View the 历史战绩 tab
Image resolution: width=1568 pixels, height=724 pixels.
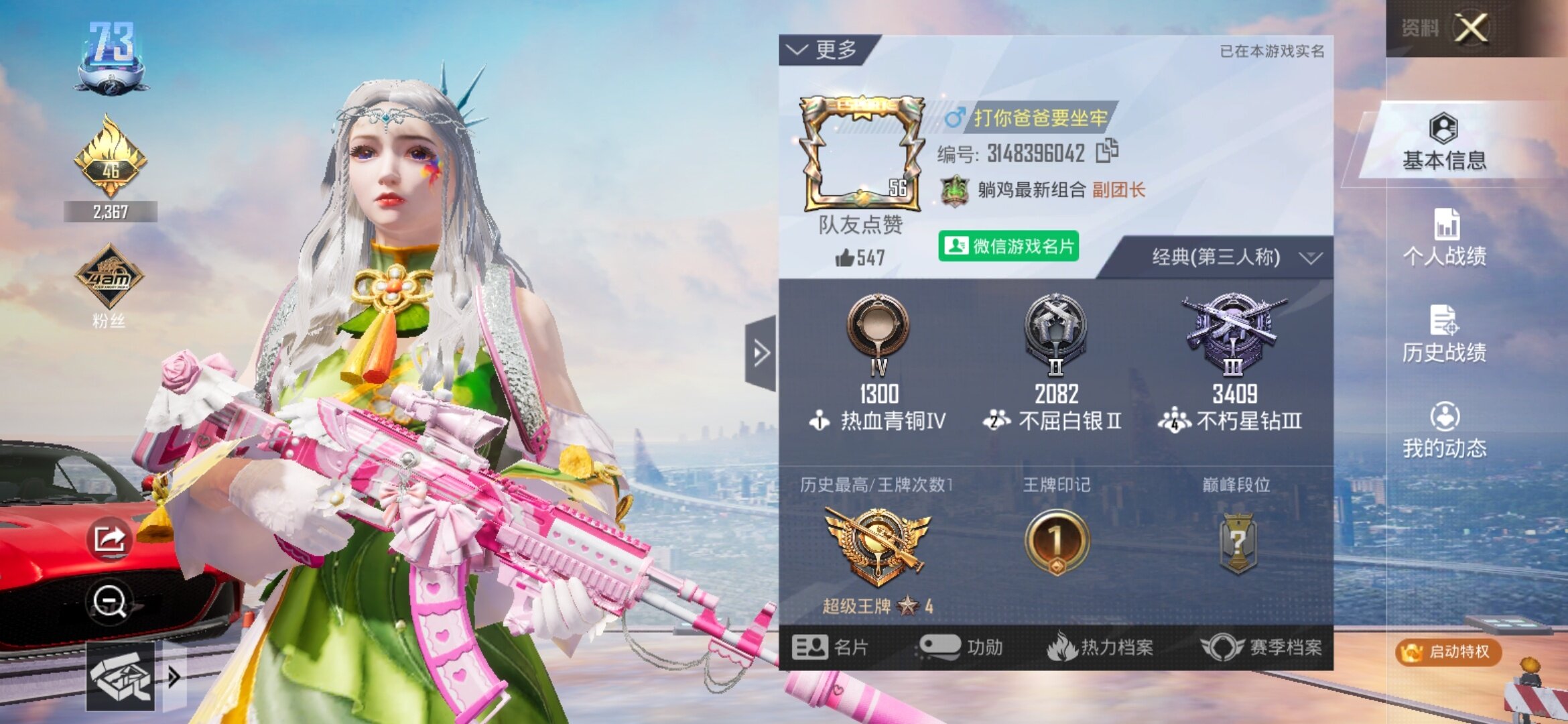pos(1445,334)
